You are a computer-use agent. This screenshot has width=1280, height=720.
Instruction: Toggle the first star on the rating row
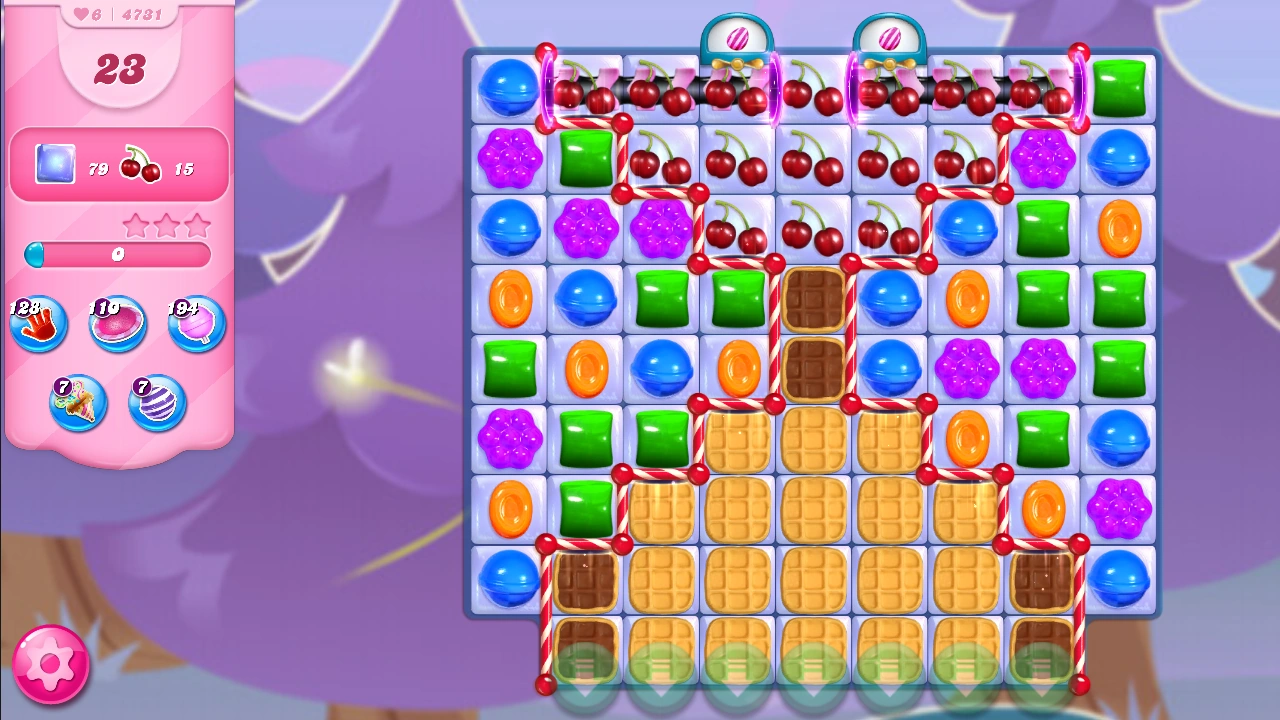(136, 225)
